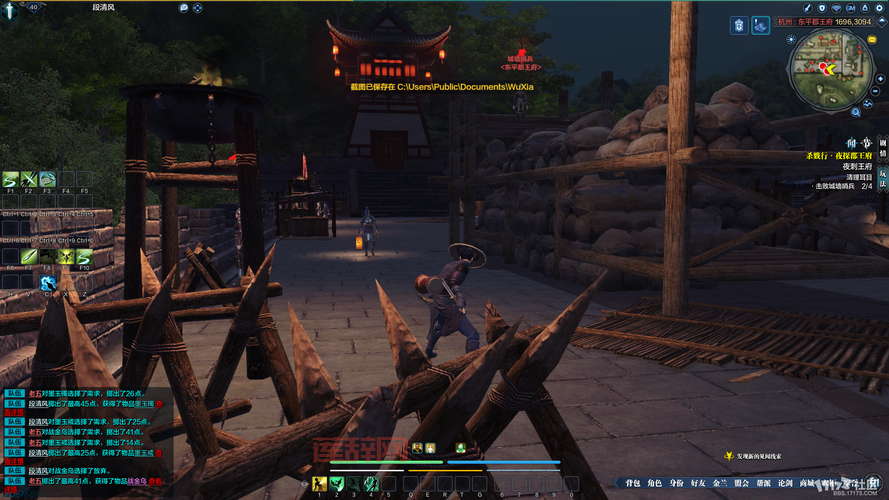Open the 盟会 alliance menu
The width and height of the screenshot is (889, 500).
[741, 483]
